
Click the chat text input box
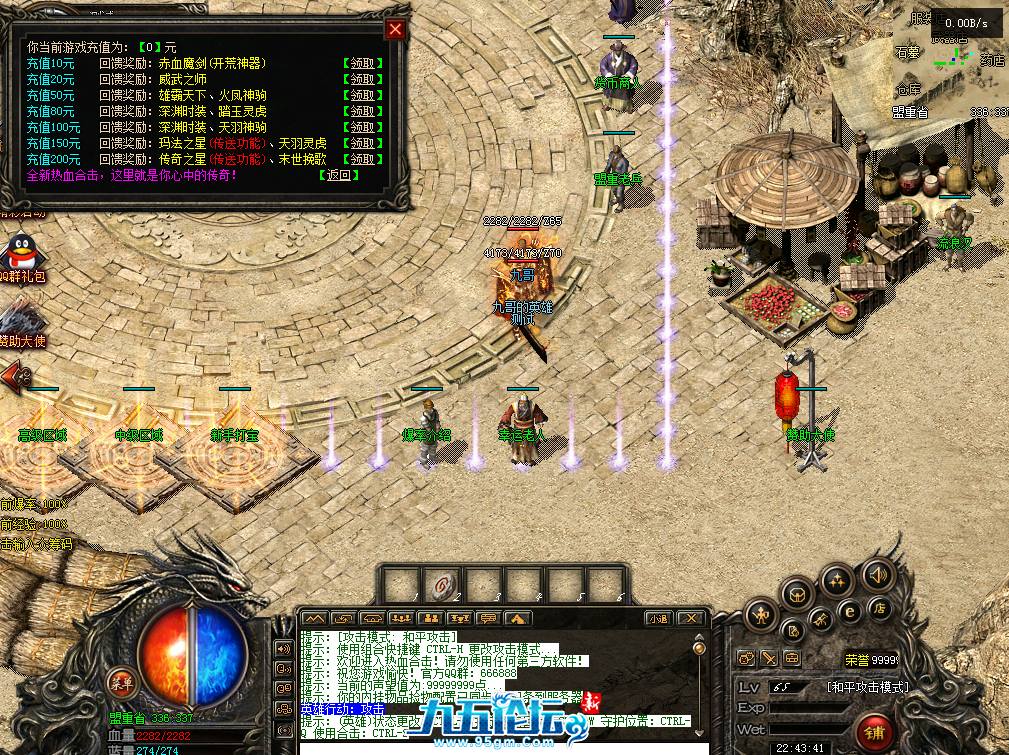[500, 747]
